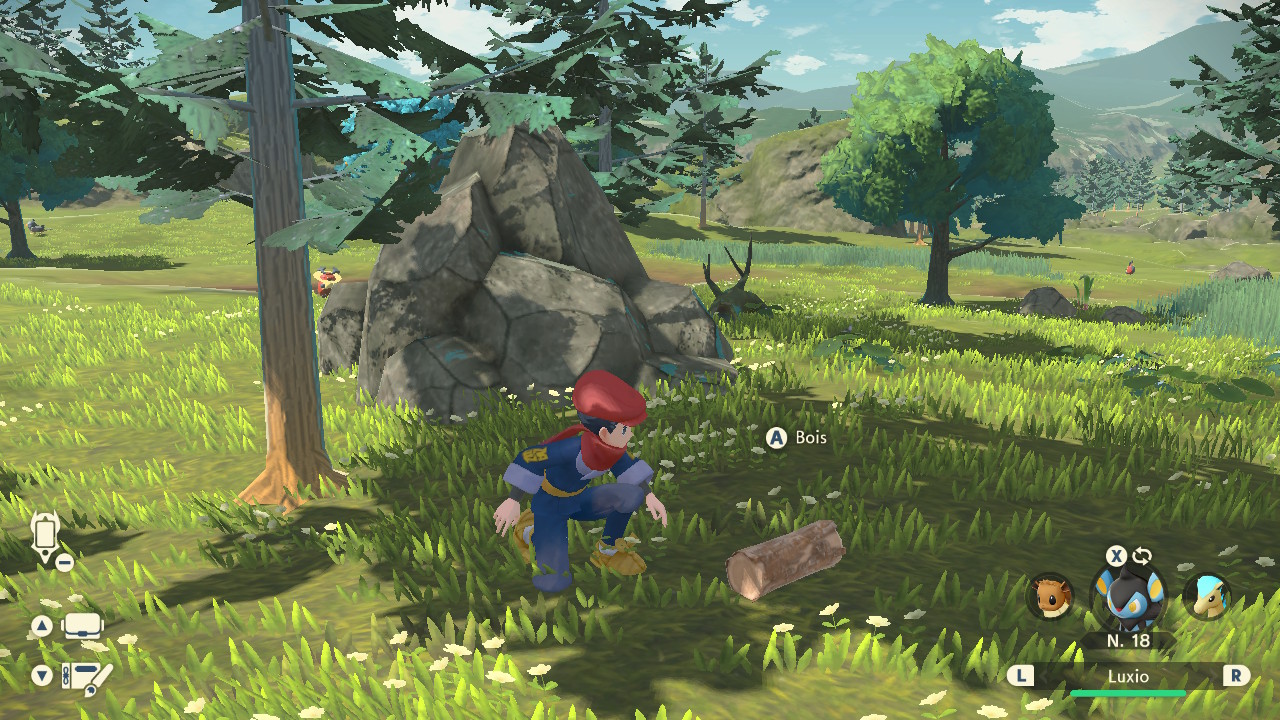Select the Eevee party icon

[x=1050, y=596]
